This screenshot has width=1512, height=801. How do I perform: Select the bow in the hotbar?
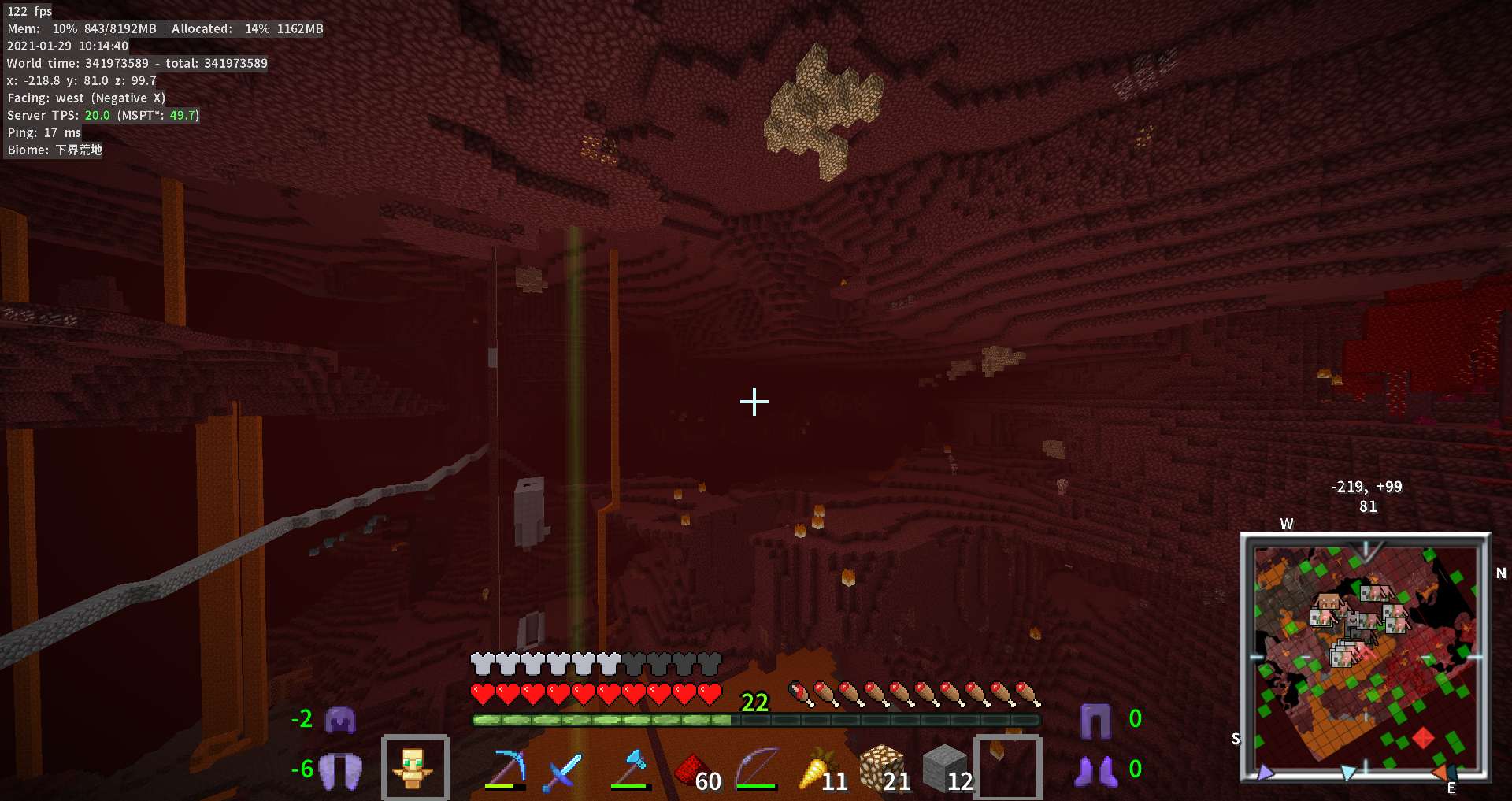coord(757,769)
